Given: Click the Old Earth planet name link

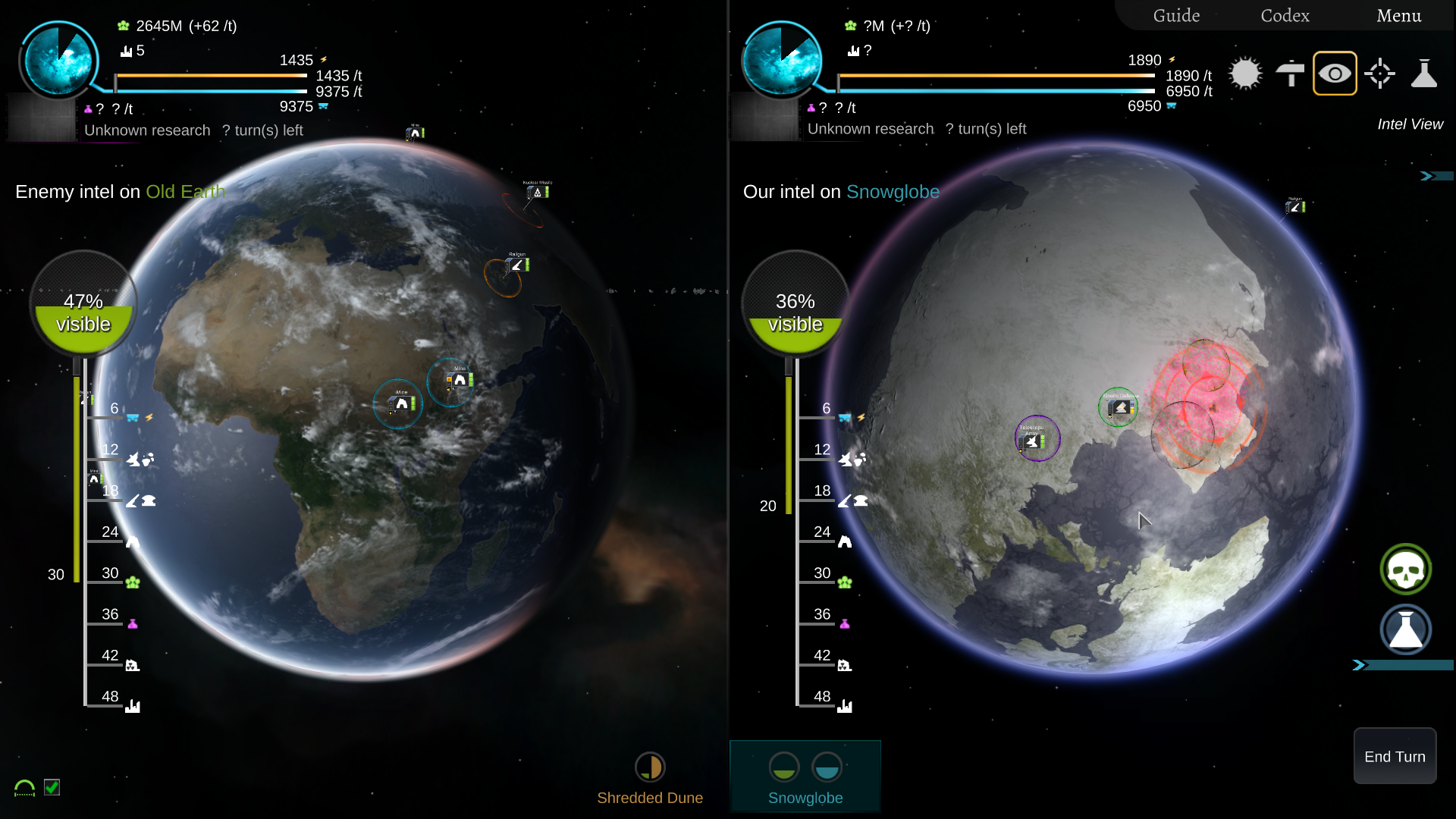Looking at the screenshot, I should pyautogui.click(x=185, y=192).
